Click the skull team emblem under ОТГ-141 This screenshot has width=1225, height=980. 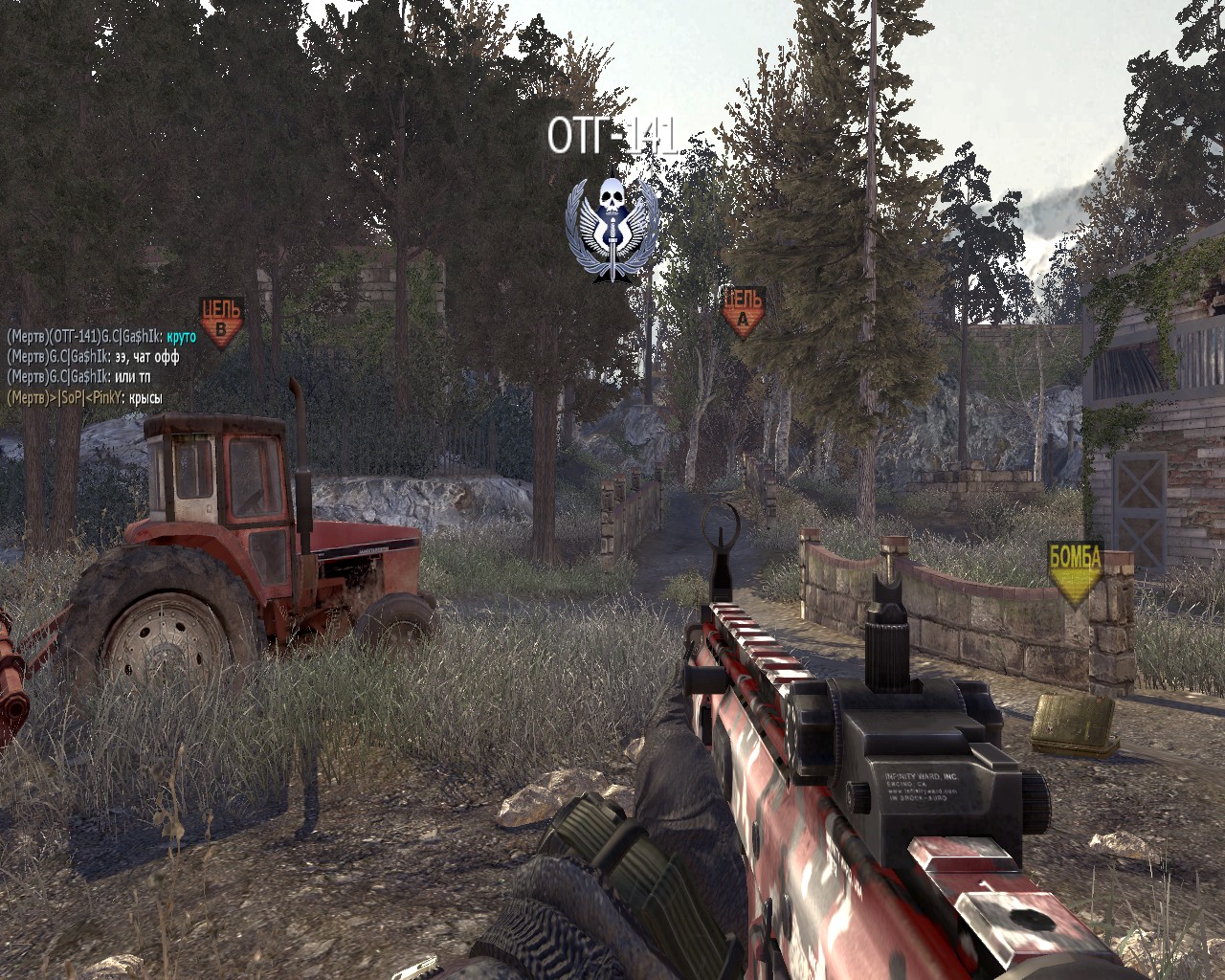click(x=612, y=230)
